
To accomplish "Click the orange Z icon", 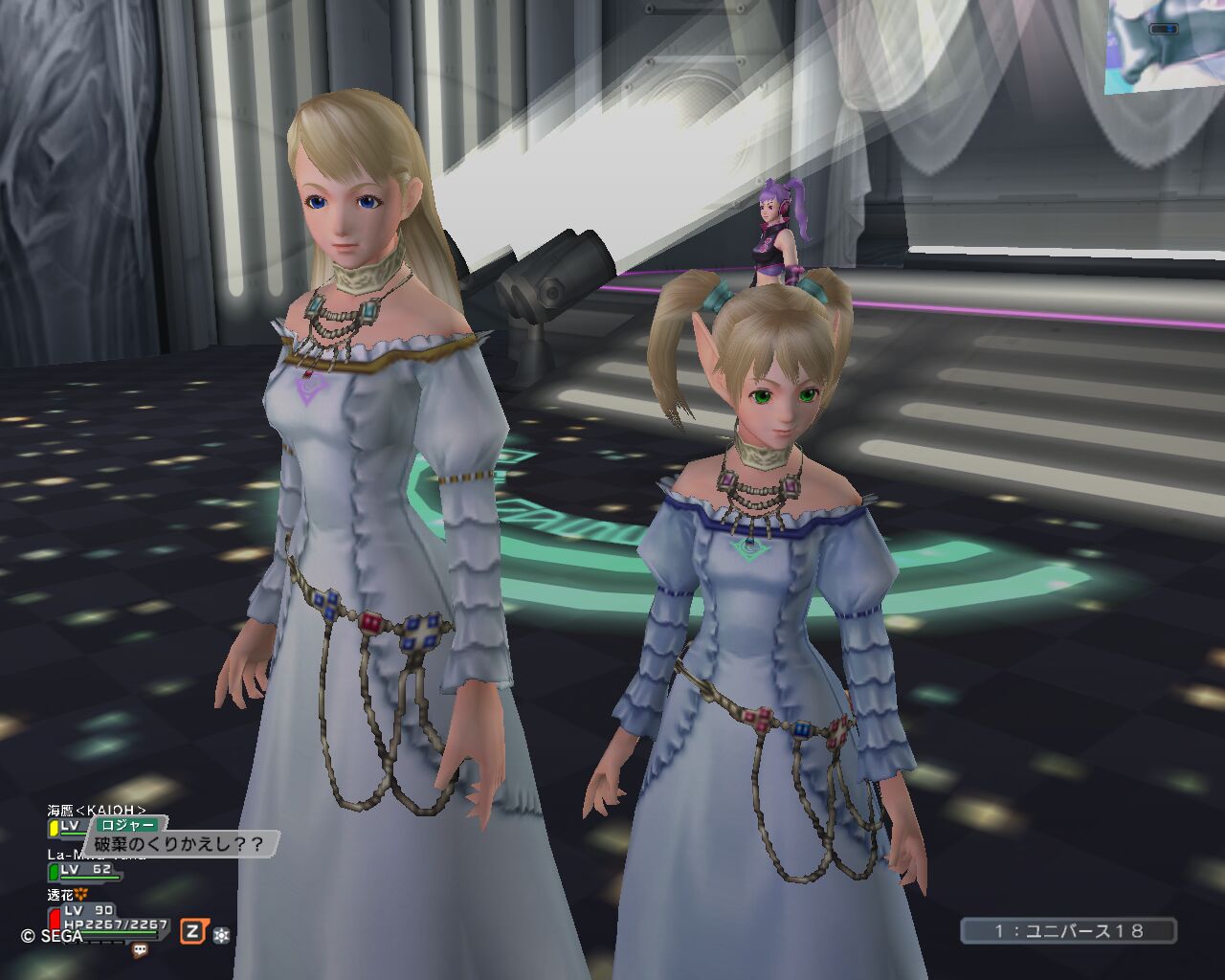I will 194,930.
